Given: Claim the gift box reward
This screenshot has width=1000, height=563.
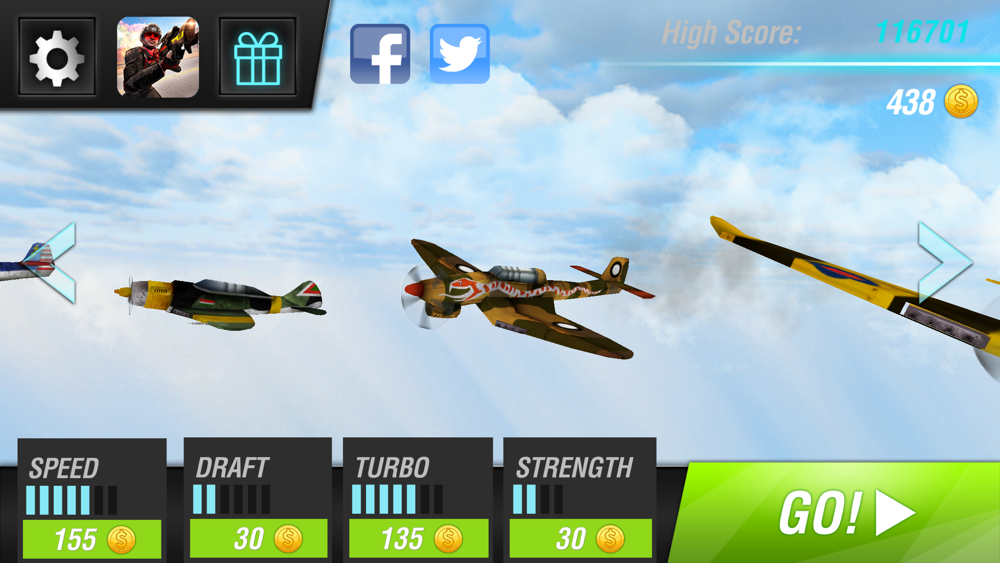Looking at the screenshot, I should 258,58.
